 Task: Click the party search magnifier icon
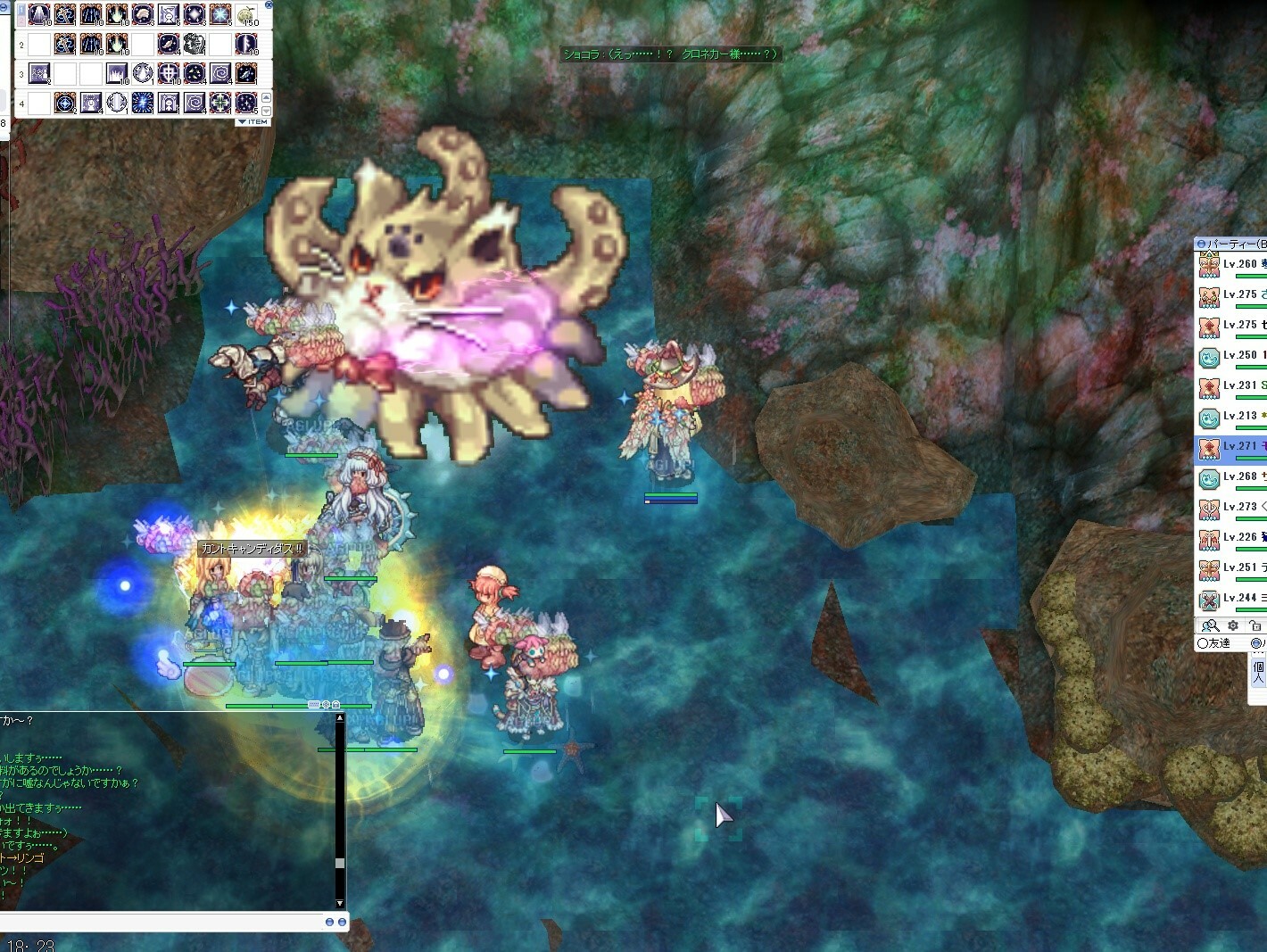(1210, 626)
